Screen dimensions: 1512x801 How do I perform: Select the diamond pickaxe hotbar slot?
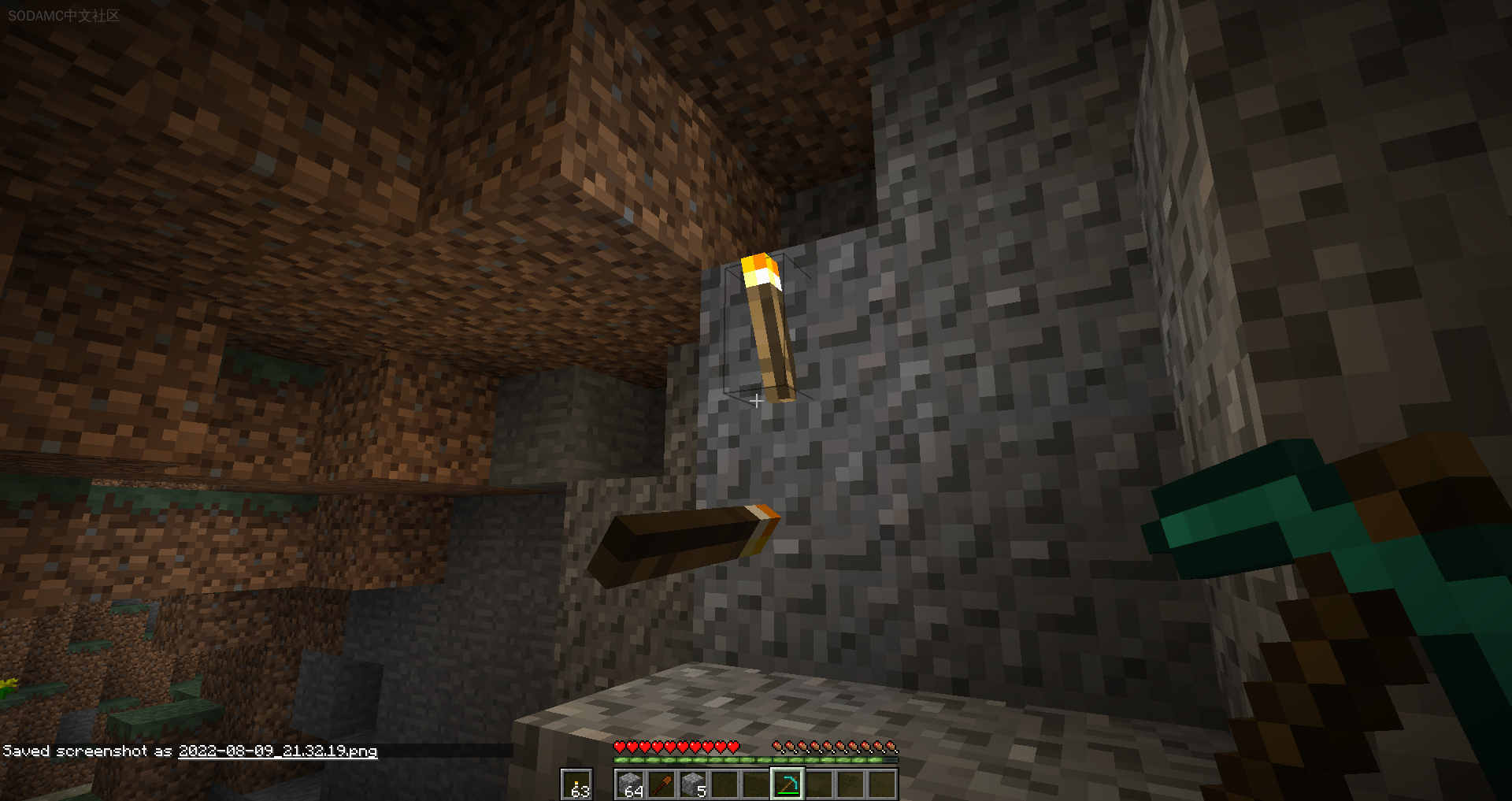click(x=787, y=784)
